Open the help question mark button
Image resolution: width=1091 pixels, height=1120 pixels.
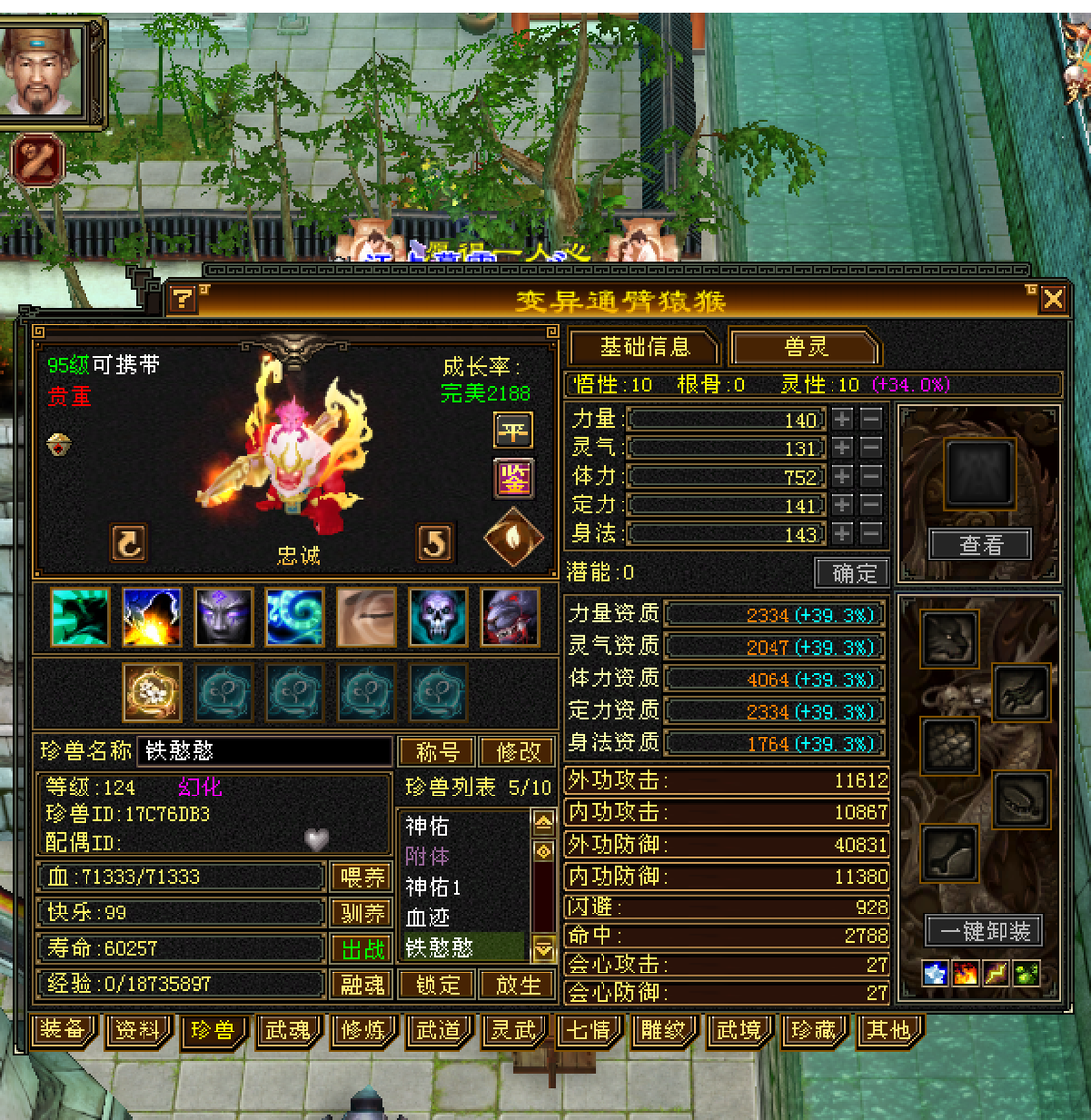click(x=182, y=299)
